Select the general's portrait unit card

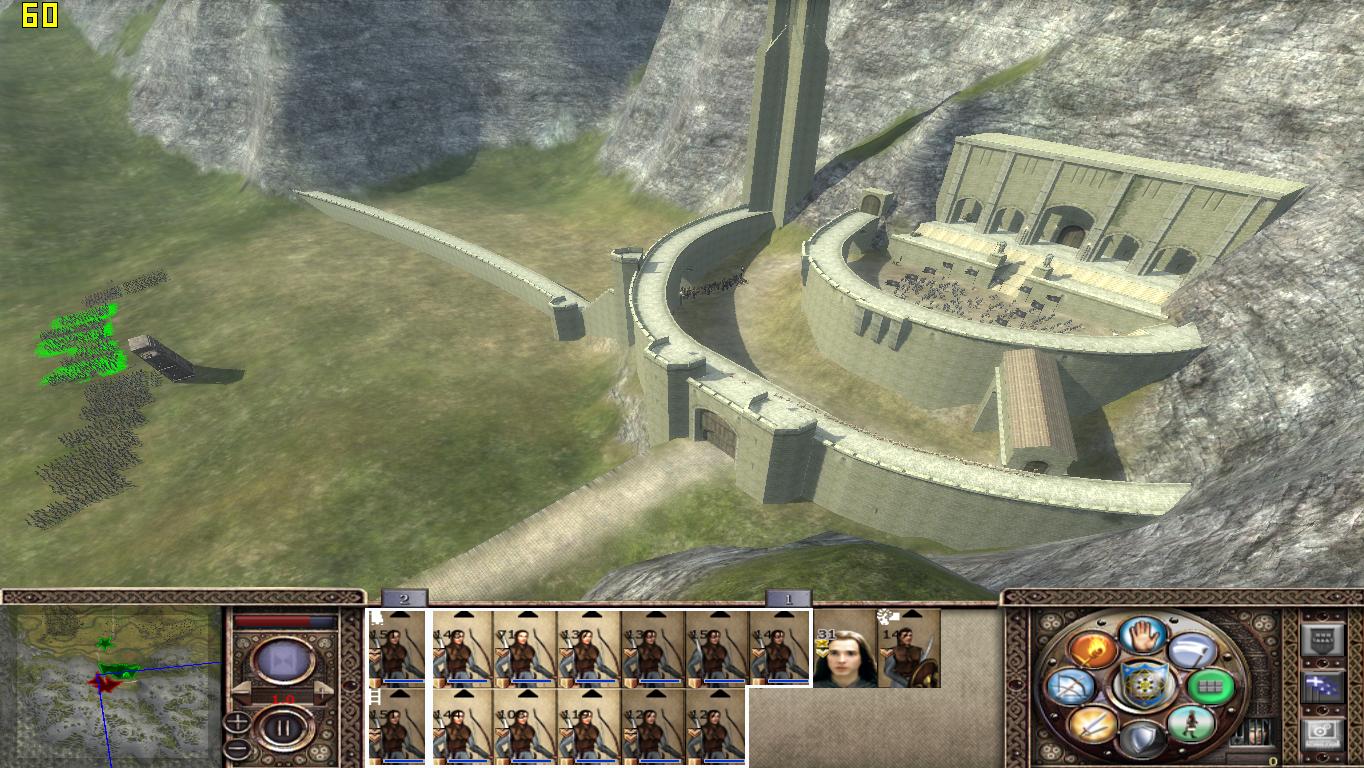845,650
